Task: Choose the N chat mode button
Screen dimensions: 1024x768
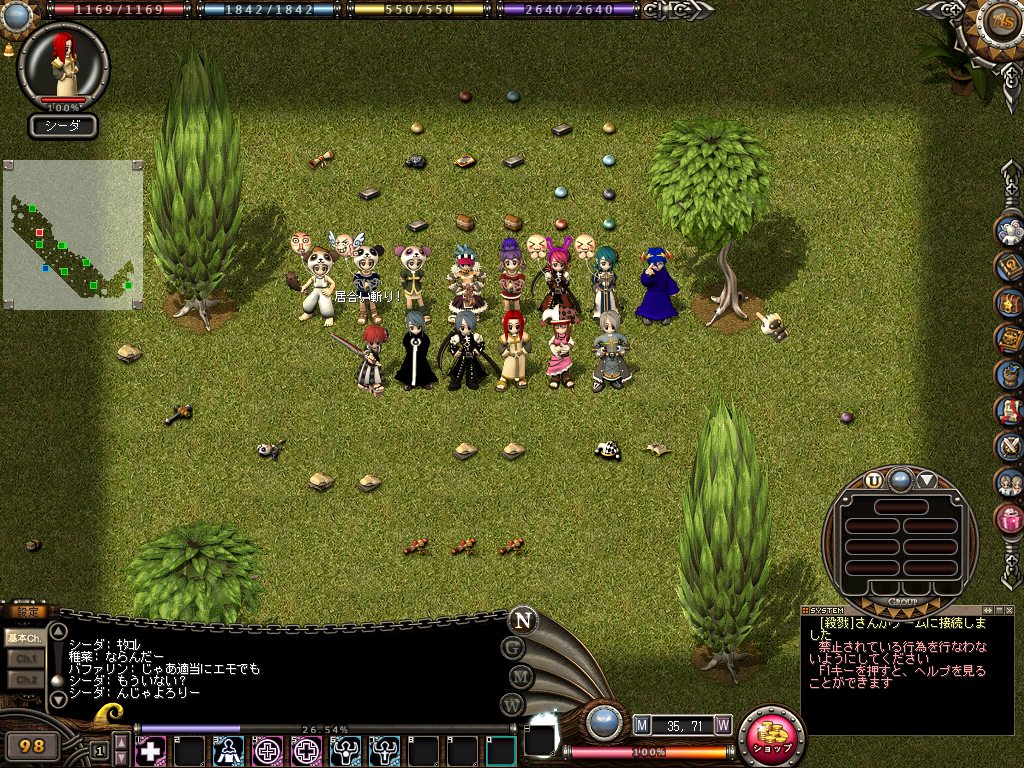Action: click(521, 620)
